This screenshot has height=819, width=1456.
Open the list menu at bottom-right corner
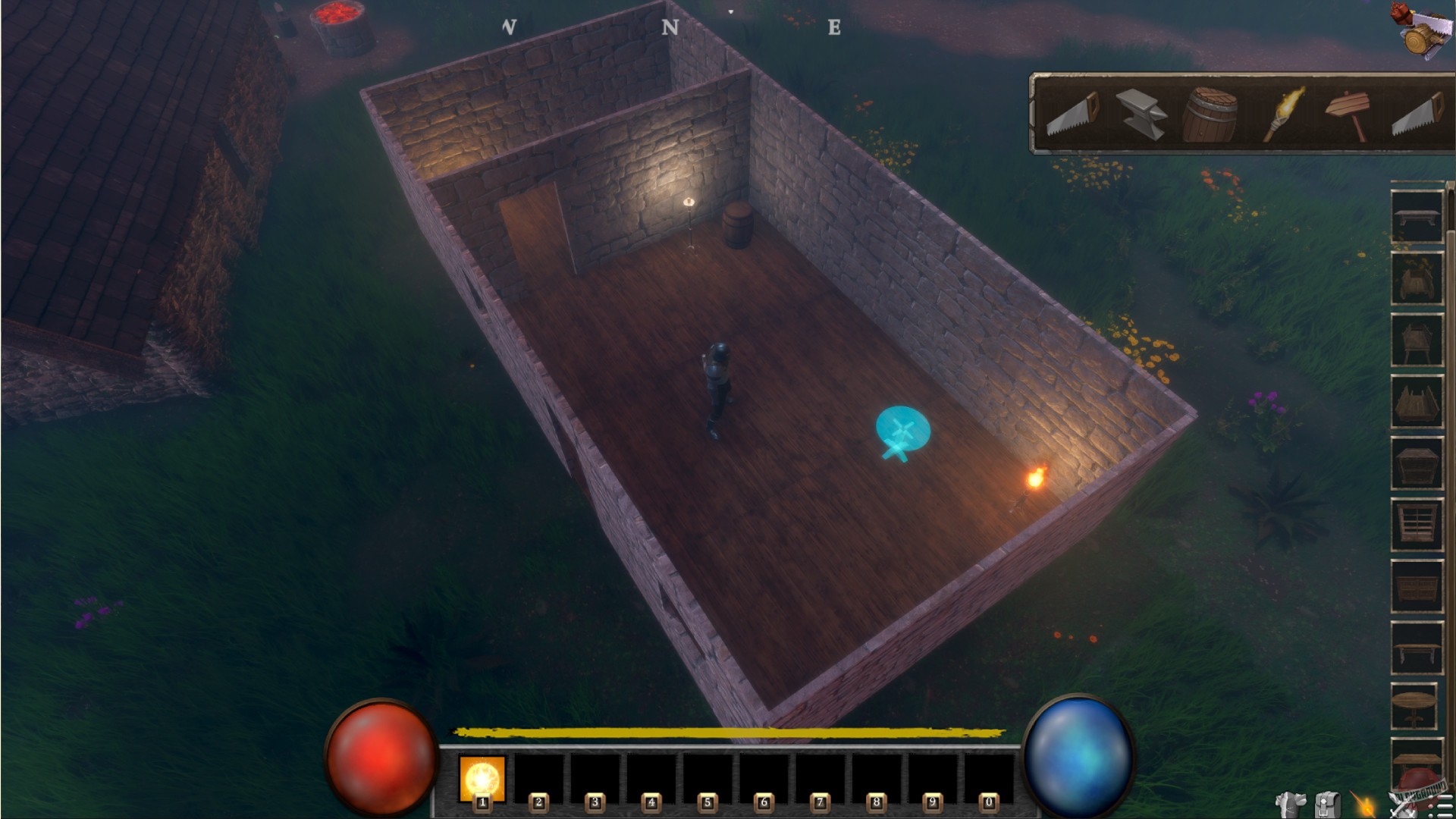pos(1443,808)
